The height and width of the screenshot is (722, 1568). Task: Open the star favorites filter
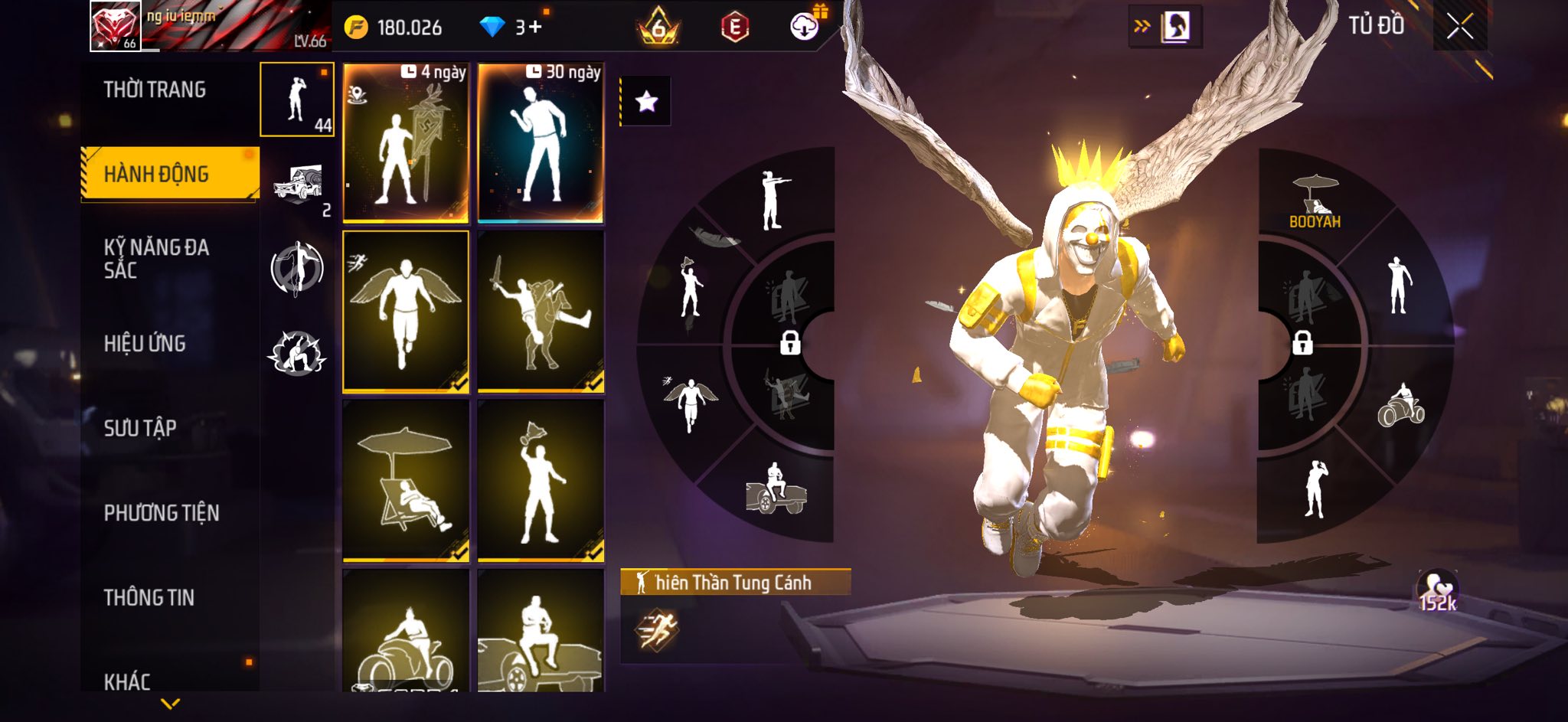point(646,101)
